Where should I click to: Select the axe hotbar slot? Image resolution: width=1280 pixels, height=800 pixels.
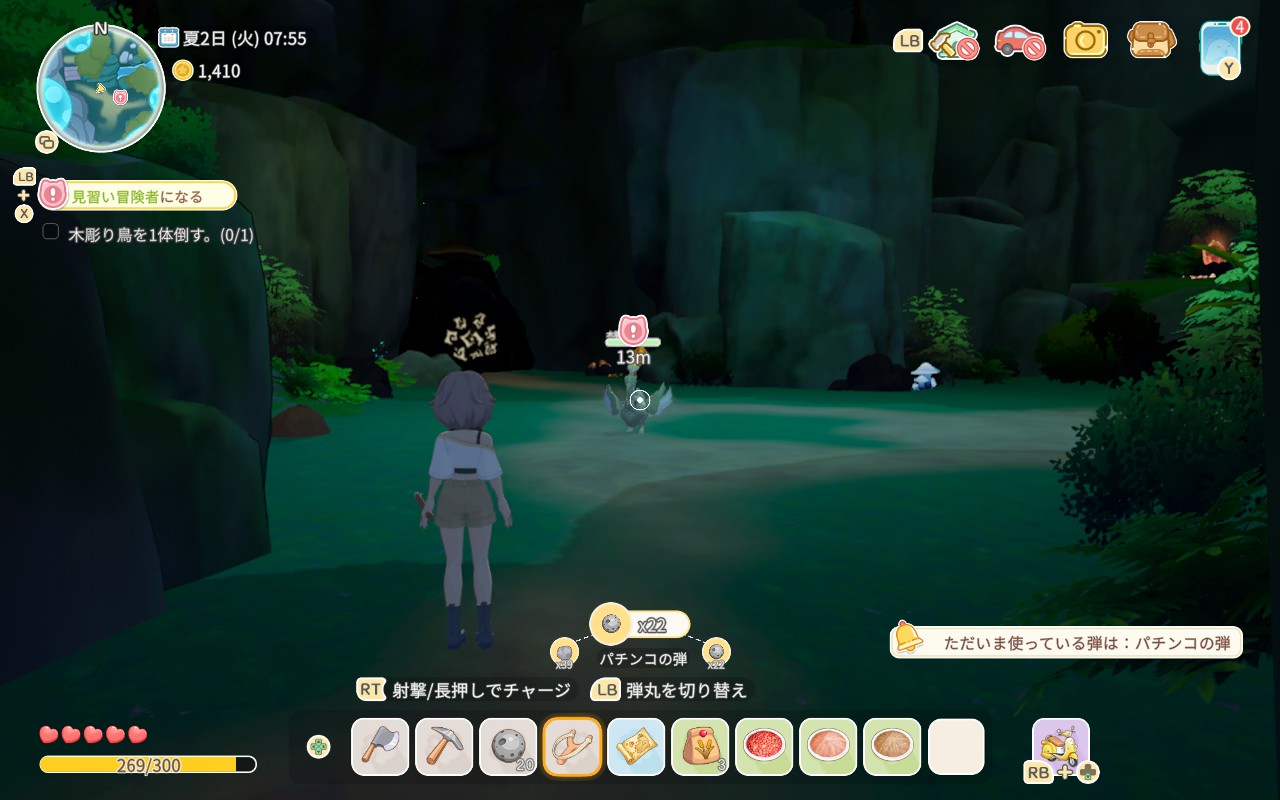point(380,747)
